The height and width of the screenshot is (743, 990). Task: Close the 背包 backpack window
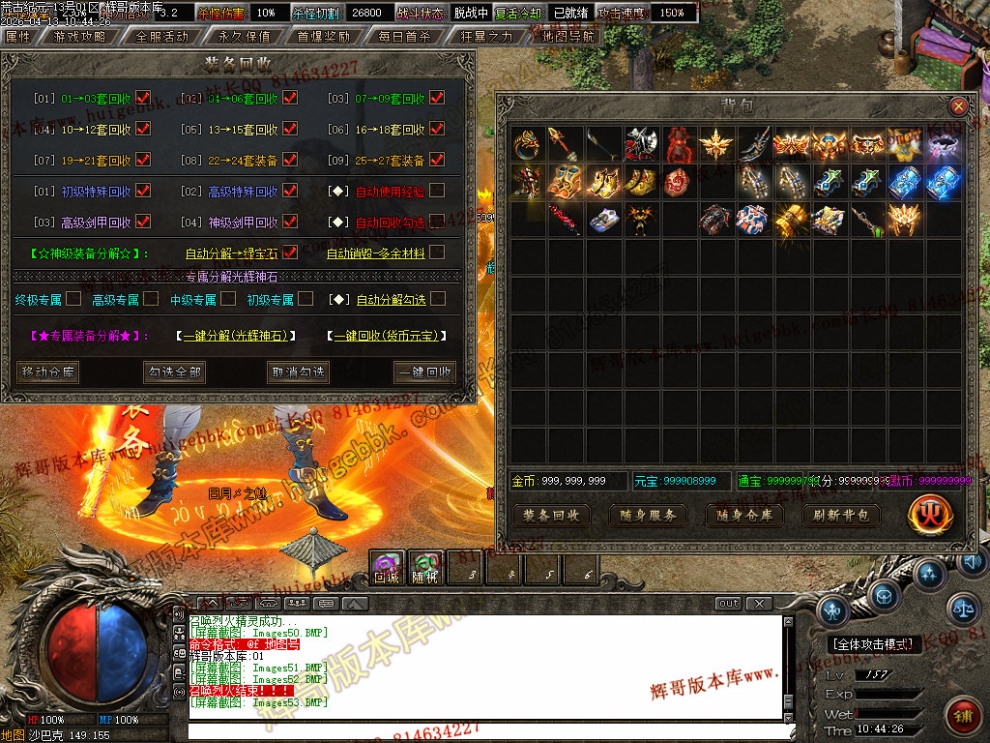click(958, 106)
